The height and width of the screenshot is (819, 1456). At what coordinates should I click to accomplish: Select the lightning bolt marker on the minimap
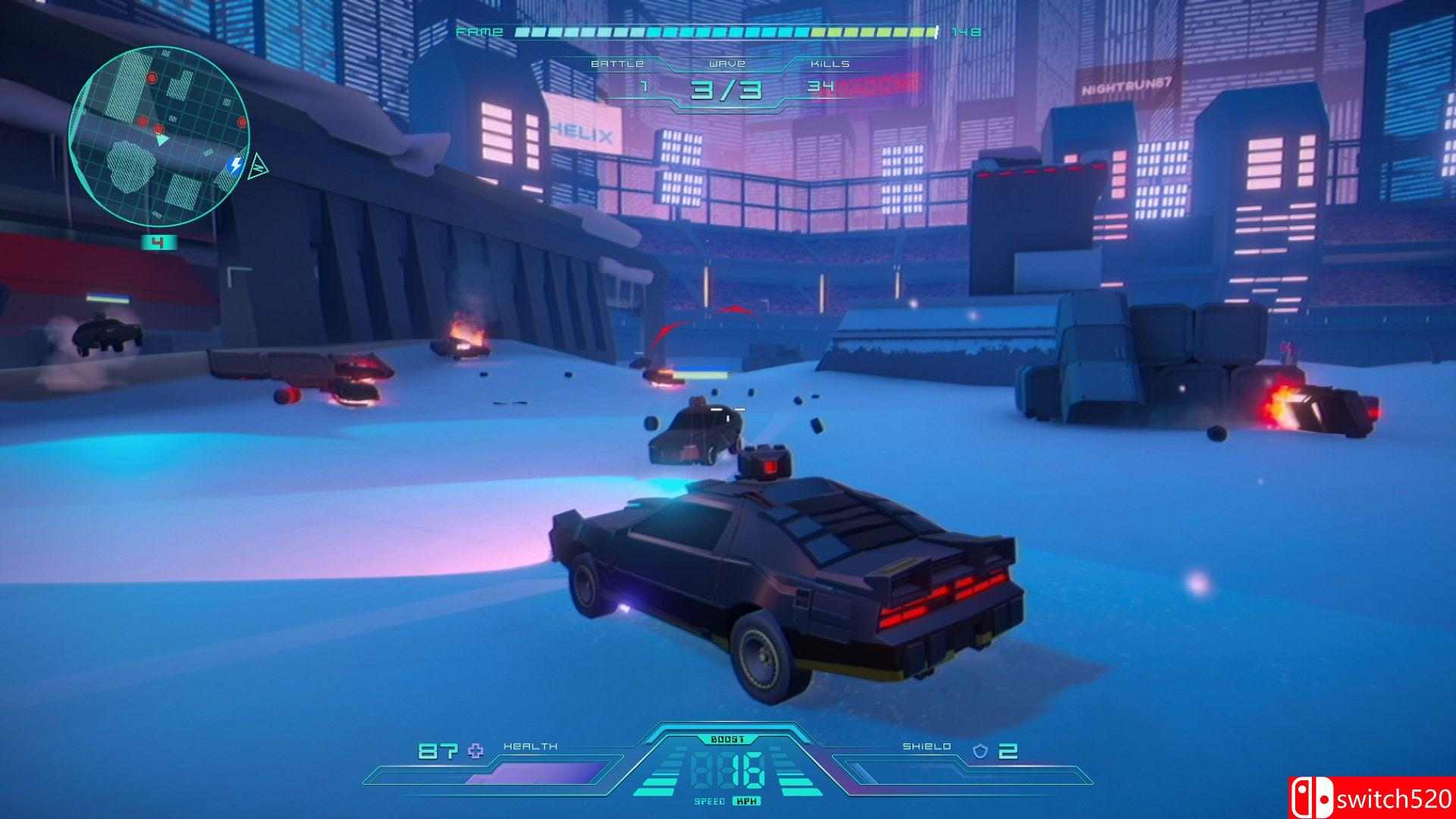pos(236,167)
